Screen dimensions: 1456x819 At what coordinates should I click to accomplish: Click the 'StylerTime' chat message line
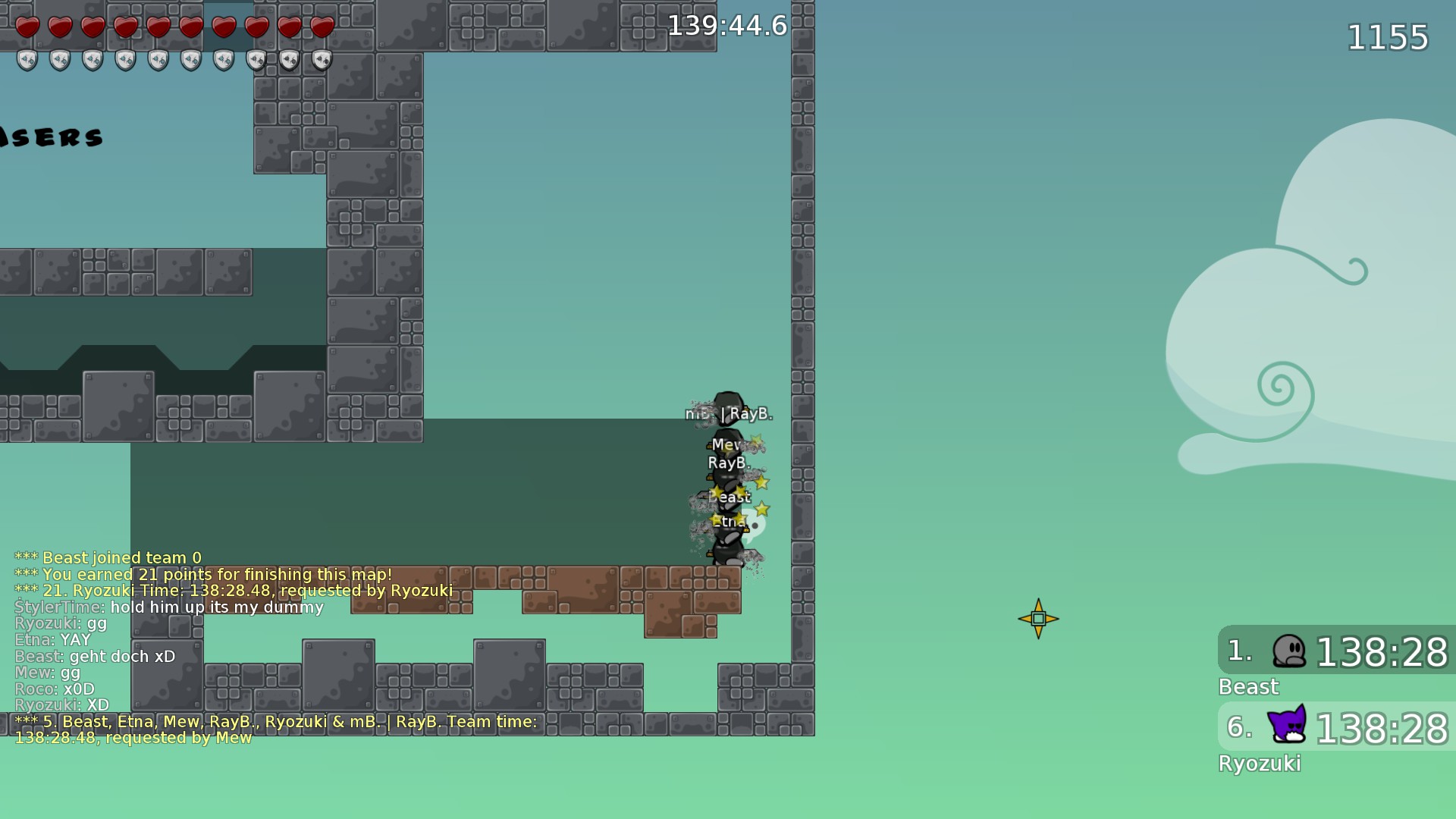tap(168, 607)
